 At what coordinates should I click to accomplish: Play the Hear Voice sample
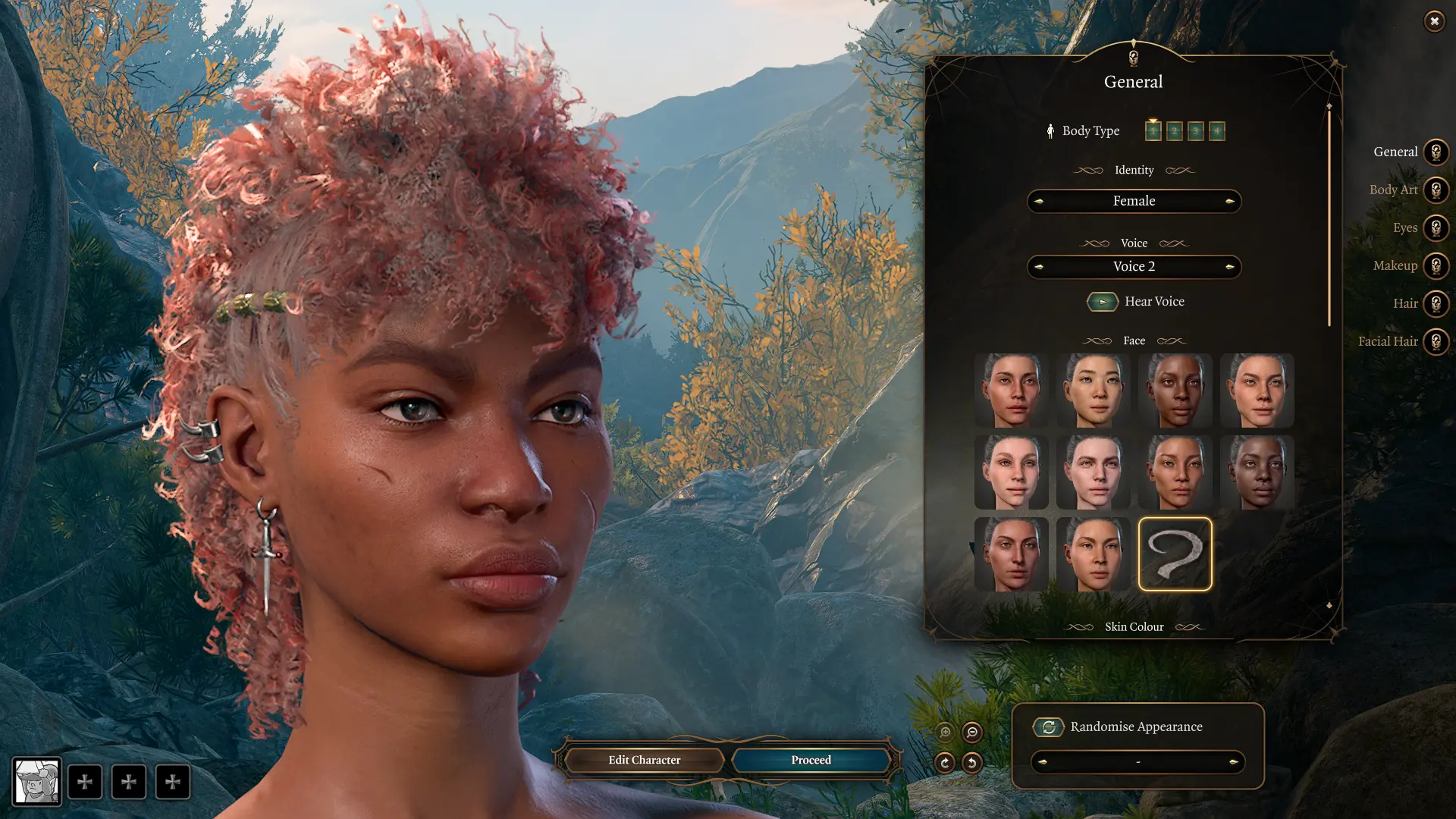(1103, 302)
